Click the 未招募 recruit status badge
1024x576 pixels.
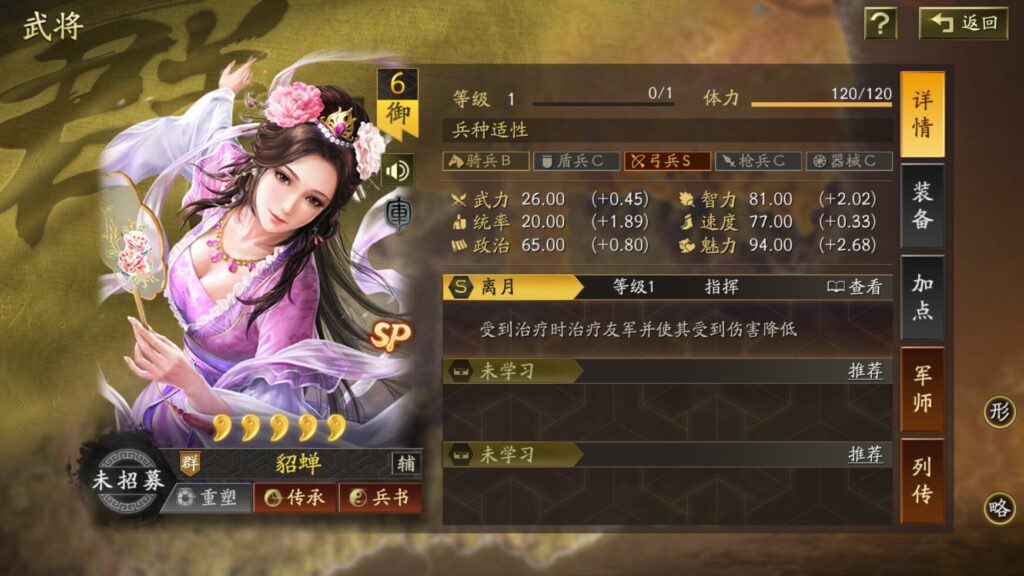[128, 479]
